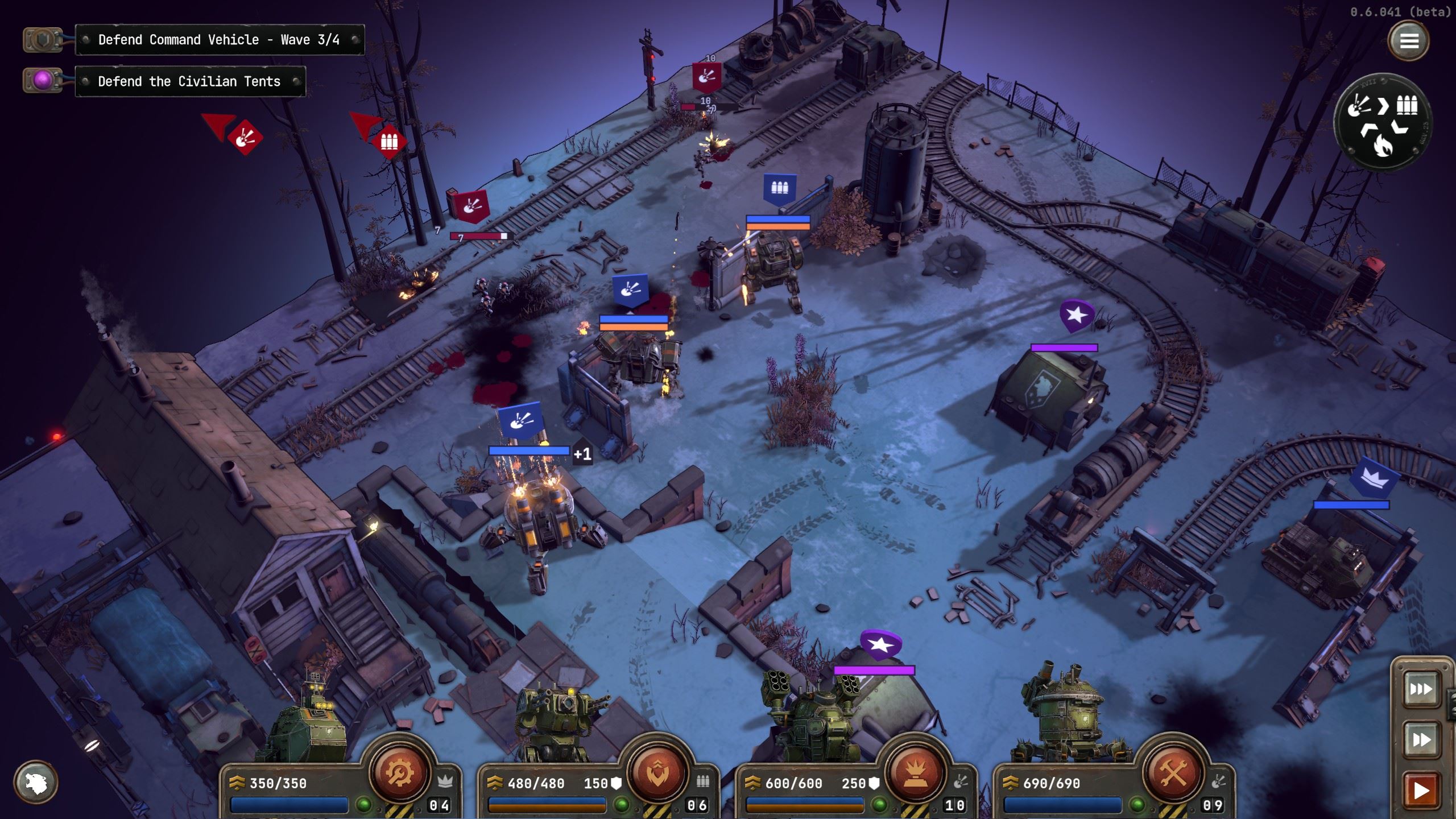Viewport: 1456px width, 819px height.
Task: Open the hamburger menu button
Action: click(1408, 41)
